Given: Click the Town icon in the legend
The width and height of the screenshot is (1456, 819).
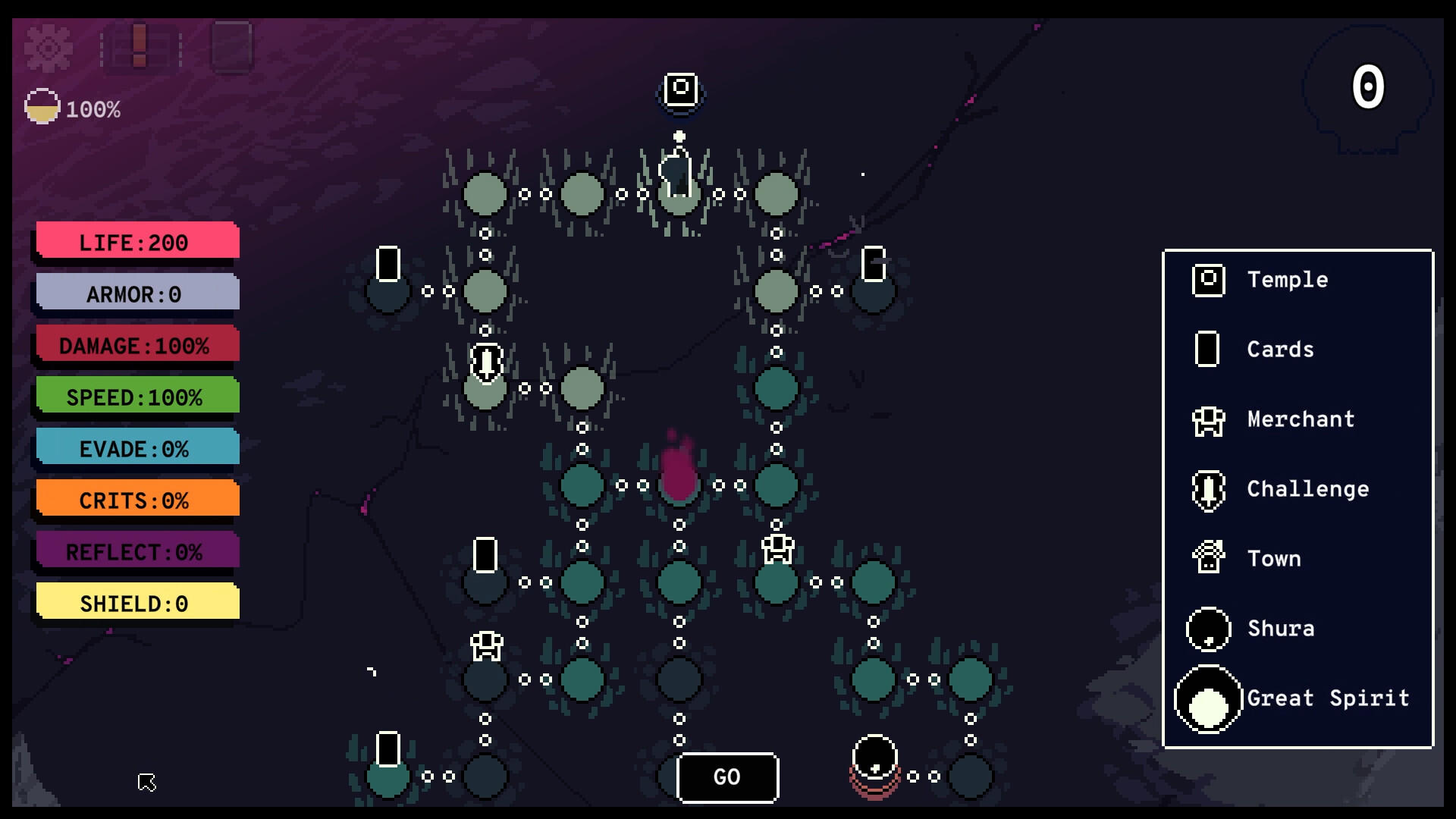Looking at the screenshot, I should (x=1207, y=559).
